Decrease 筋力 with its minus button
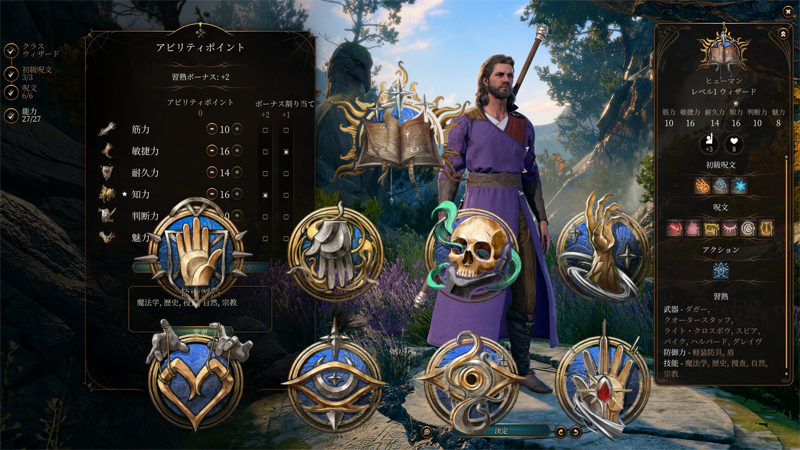The width and height of the screenshot is (800, 450). [212, 129]
